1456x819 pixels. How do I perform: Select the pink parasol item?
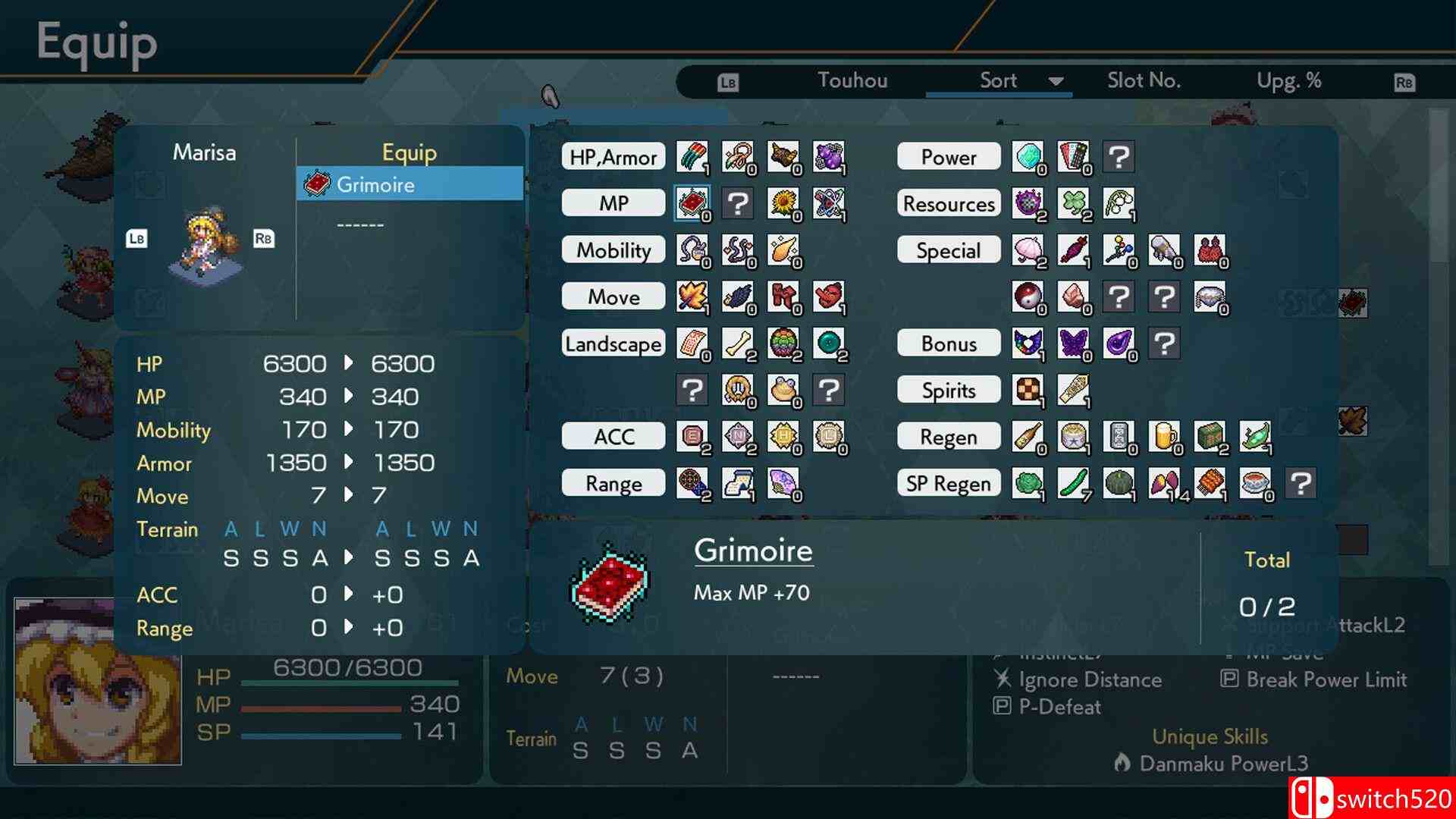1027,250
